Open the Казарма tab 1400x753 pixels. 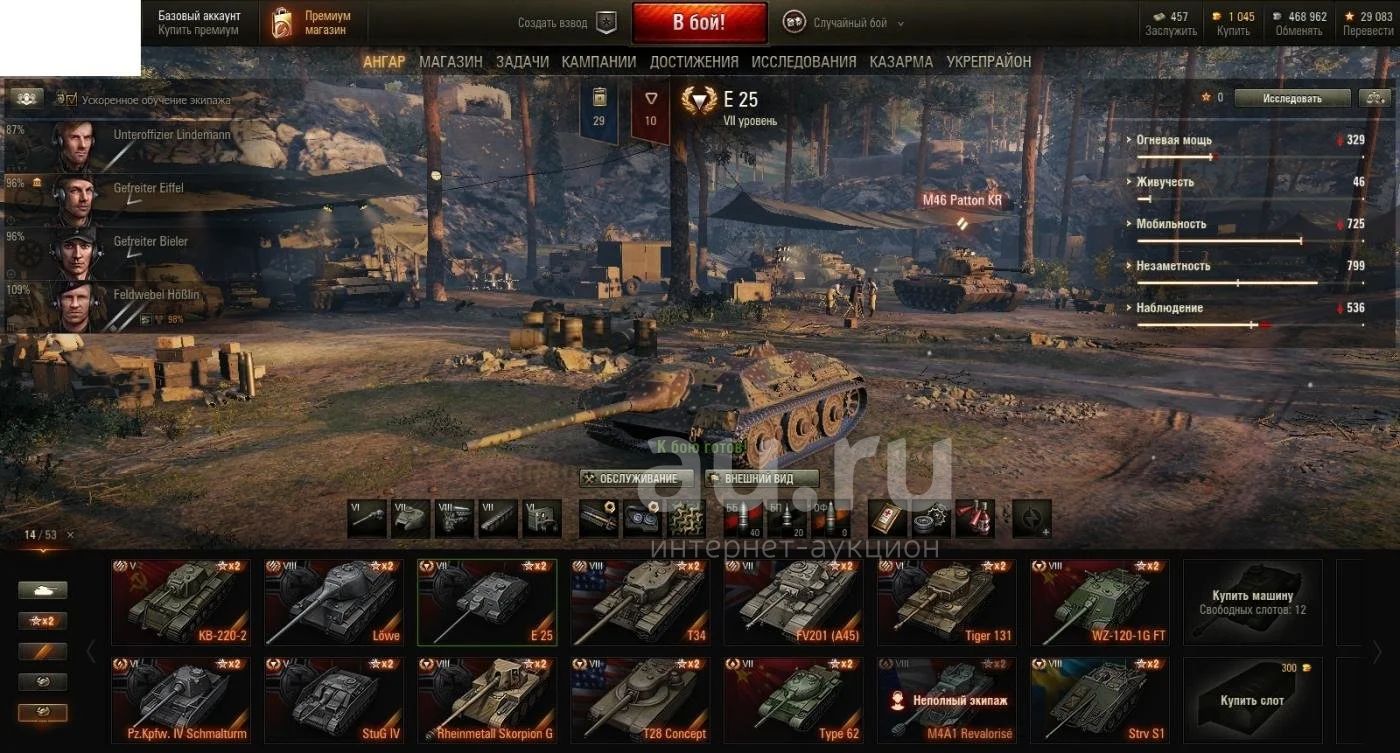click(901, 62)
